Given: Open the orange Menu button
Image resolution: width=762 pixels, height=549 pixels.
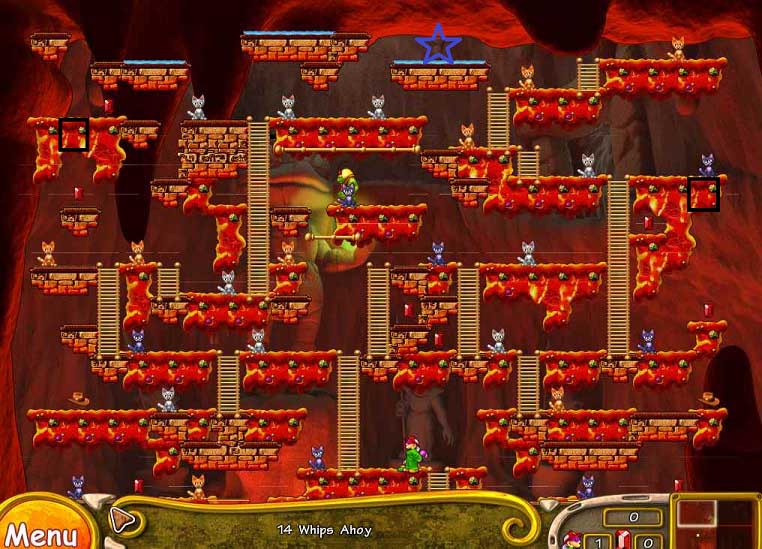Looking at the screenshot, I should (x=40, y=531).
